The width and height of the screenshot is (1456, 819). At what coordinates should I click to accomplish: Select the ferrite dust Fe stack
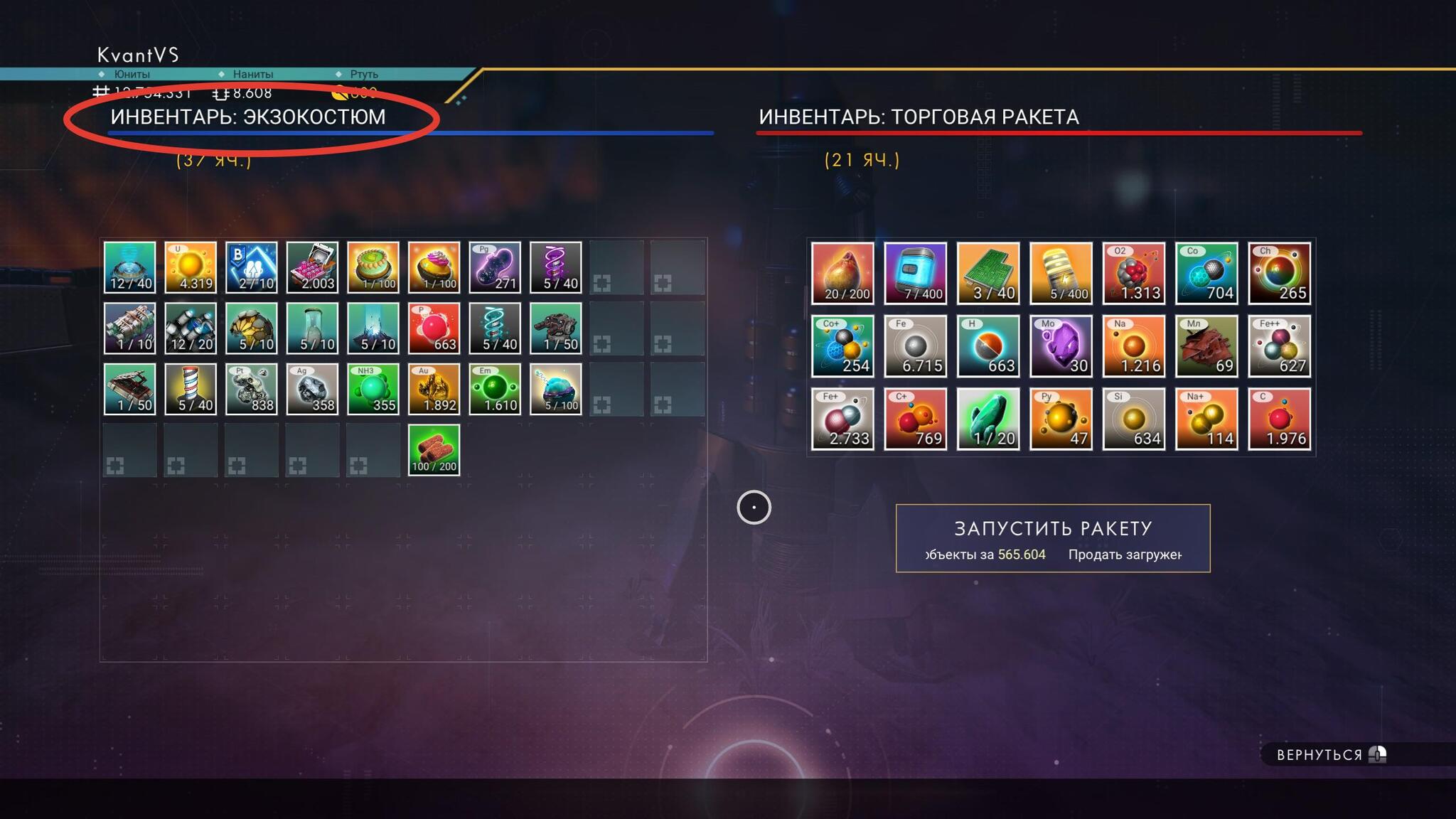click(x=915, y=346)
